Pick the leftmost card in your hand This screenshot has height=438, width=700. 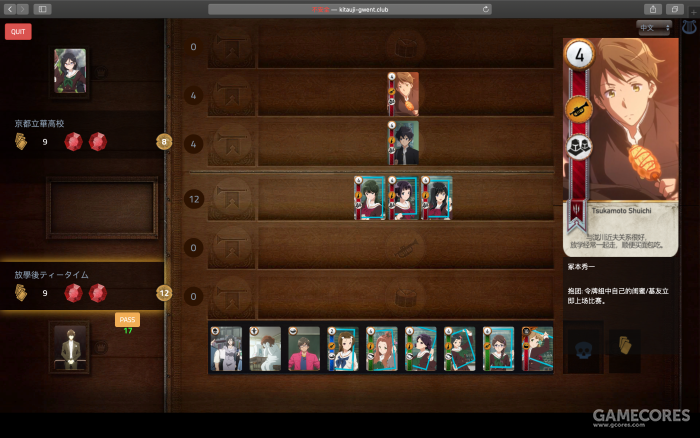coord(226,349)
